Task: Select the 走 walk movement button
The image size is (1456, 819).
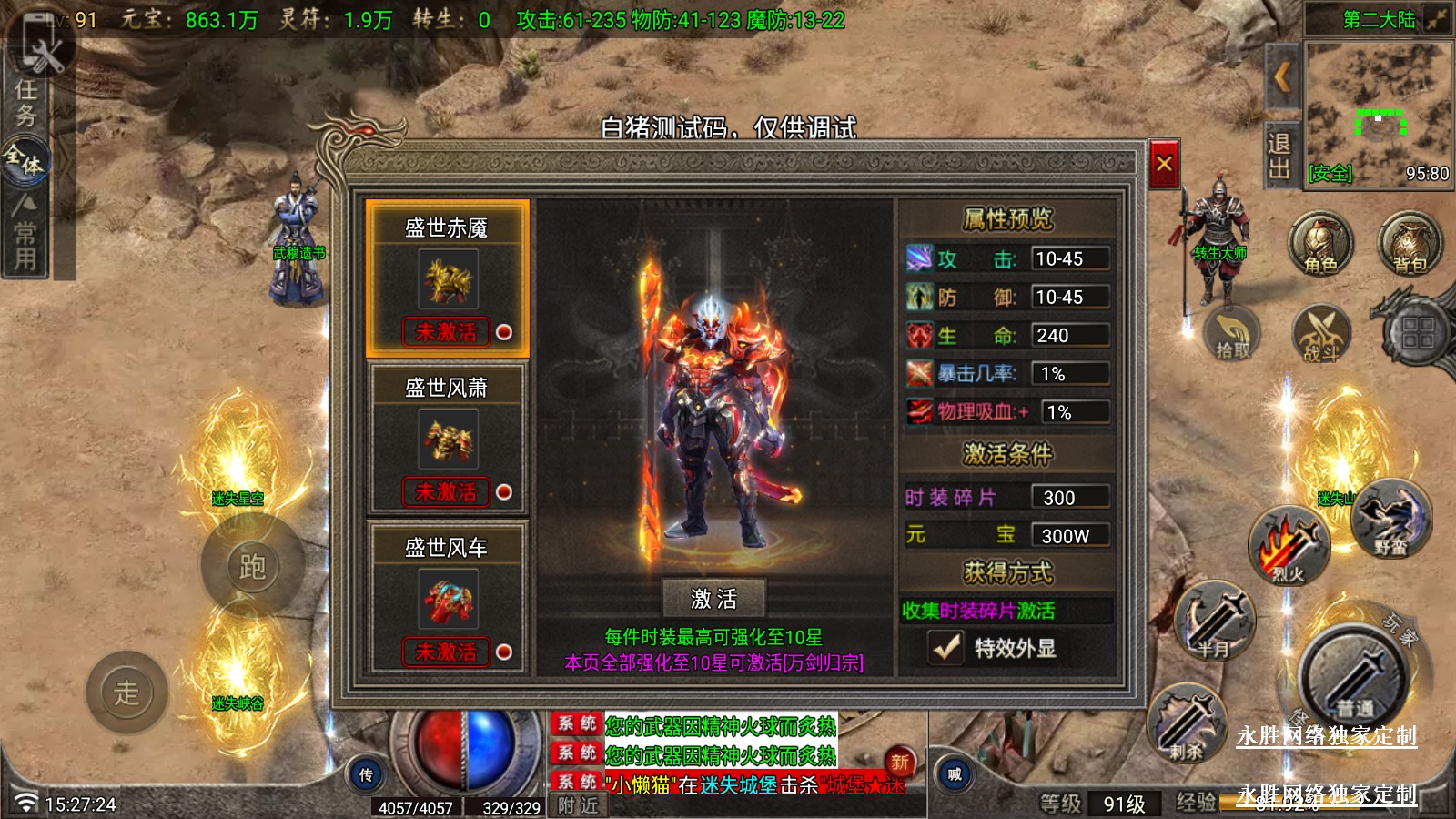Action: 126,693
